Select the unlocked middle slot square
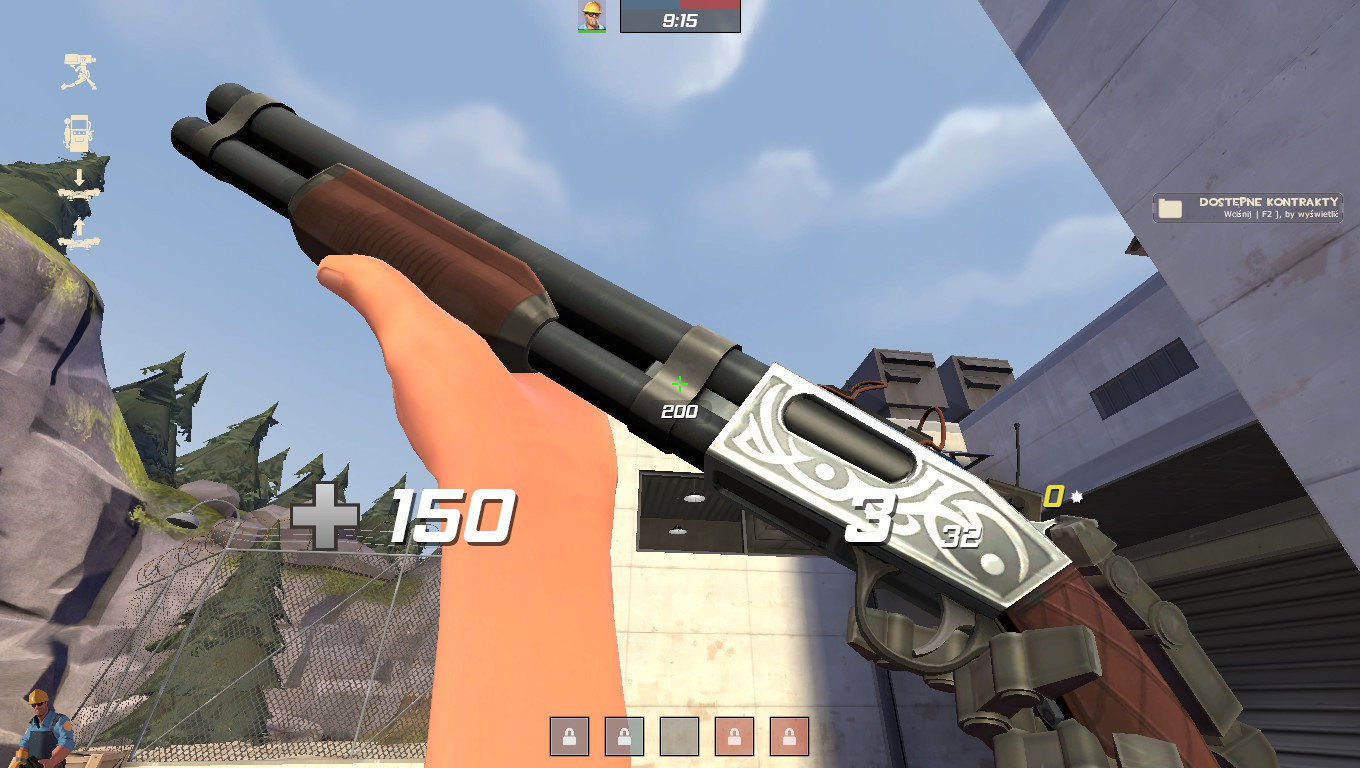1360x768 pixels. click(x=680, y=736)
